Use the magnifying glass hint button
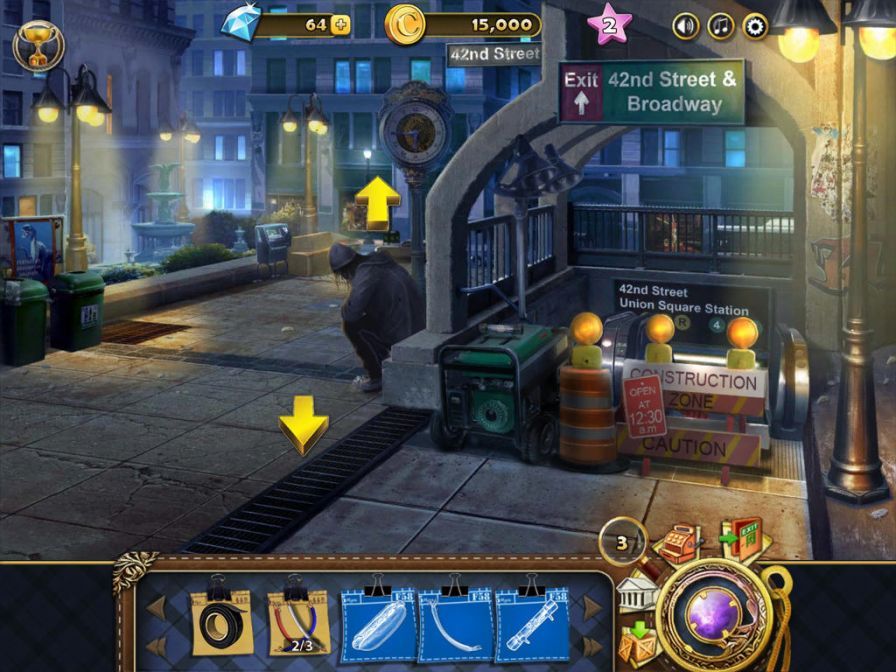This screenshot has width=896, height=672. (622, 542)
